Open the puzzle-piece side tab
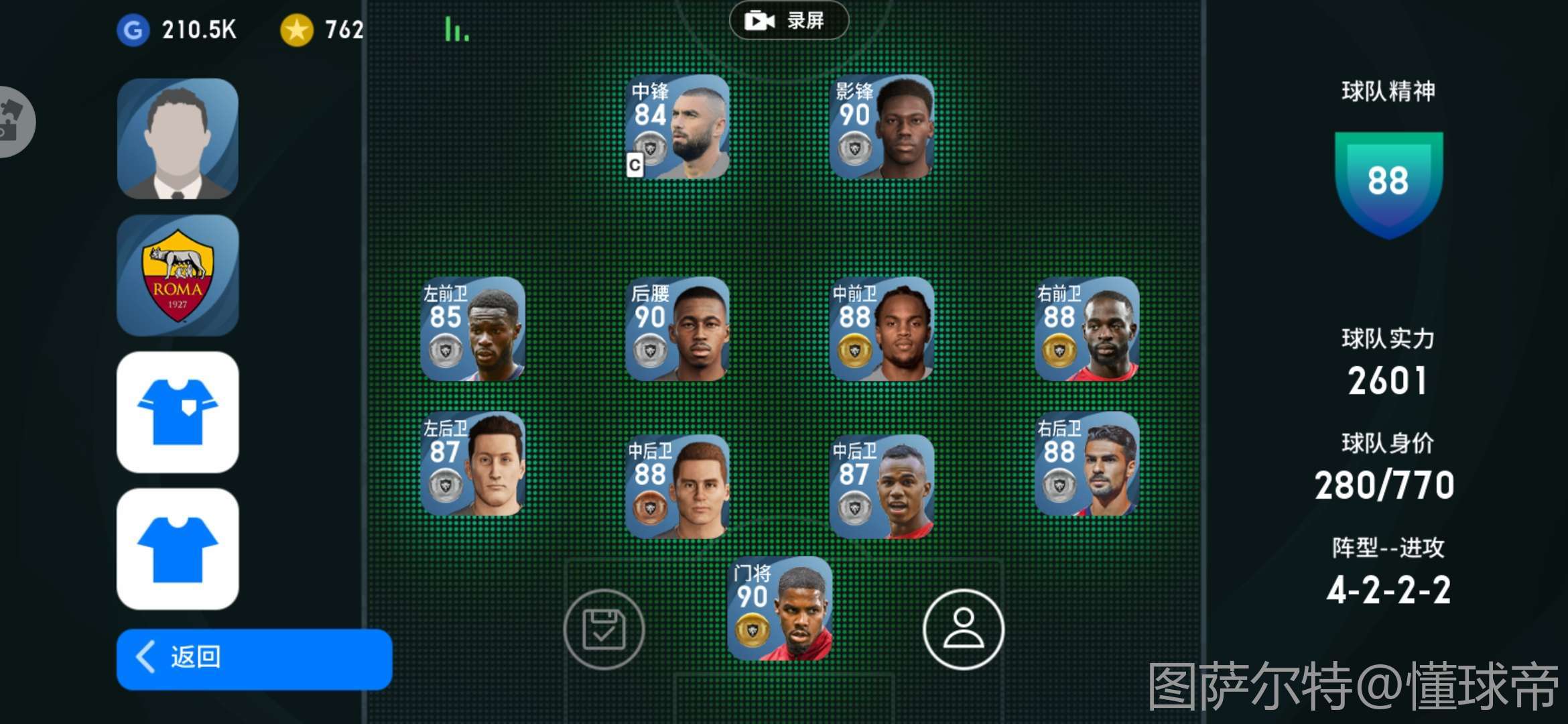This screenshot has height=724, width=1568. pos(13,122)
